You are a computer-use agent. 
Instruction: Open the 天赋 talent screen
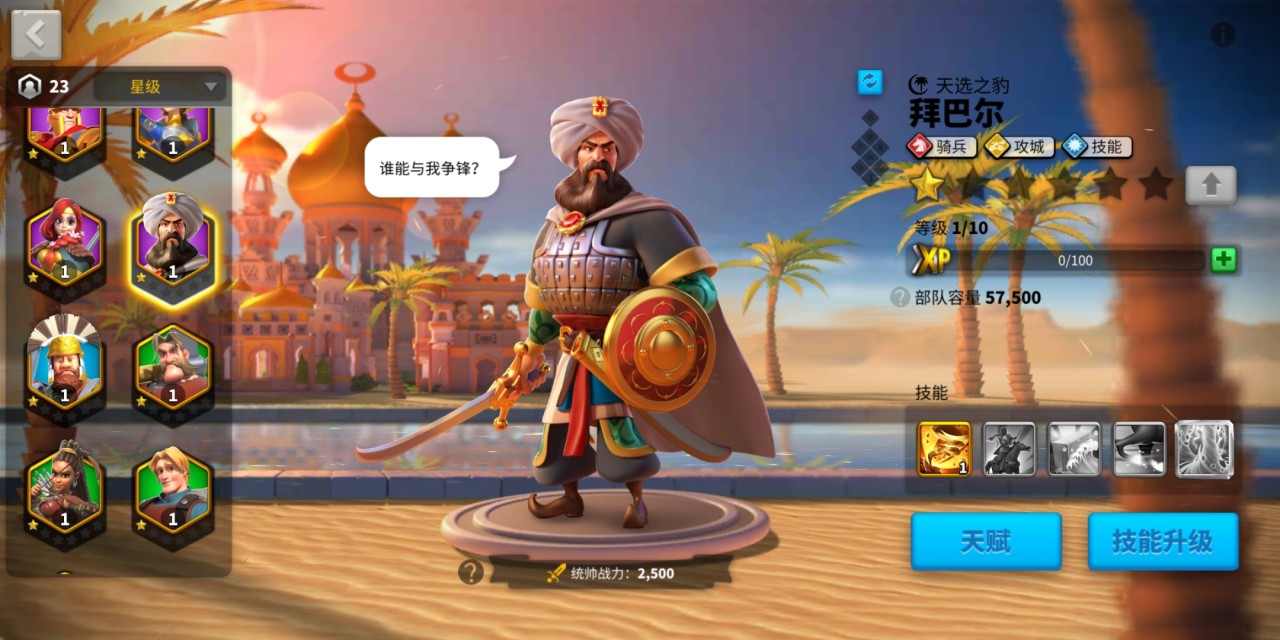point(985,541)
